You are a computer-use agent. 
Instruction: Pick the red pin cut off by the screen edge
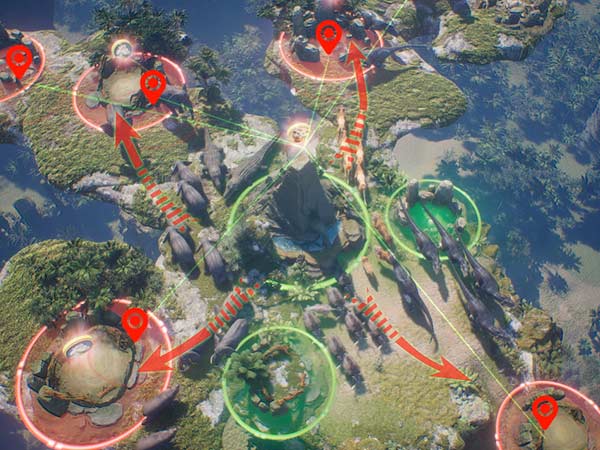[18, 62]
